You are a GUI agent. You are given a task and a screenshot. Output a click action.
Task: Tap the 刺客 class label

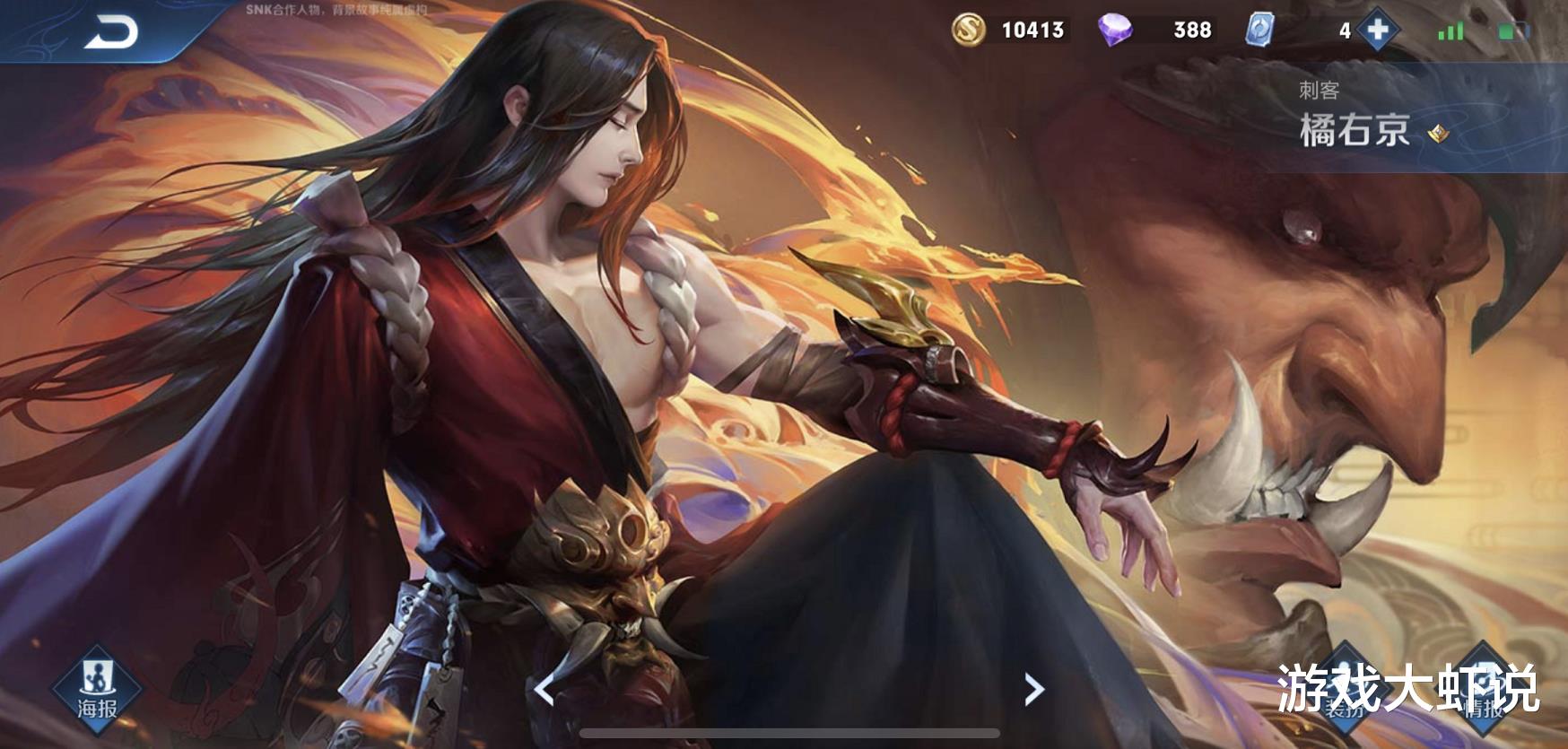(x=1319, y=87)
